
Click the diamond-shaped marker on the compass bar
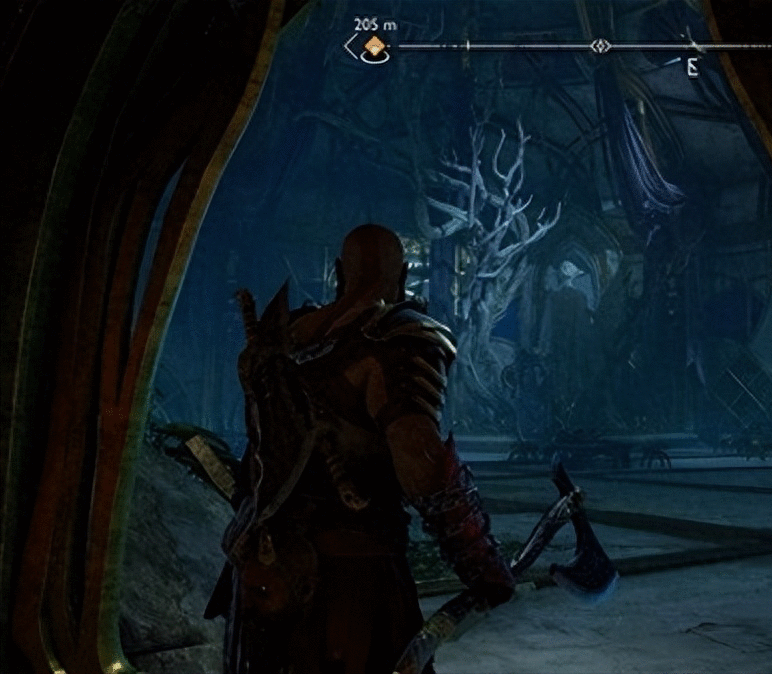pyautogui.click(x=599, y=46)
